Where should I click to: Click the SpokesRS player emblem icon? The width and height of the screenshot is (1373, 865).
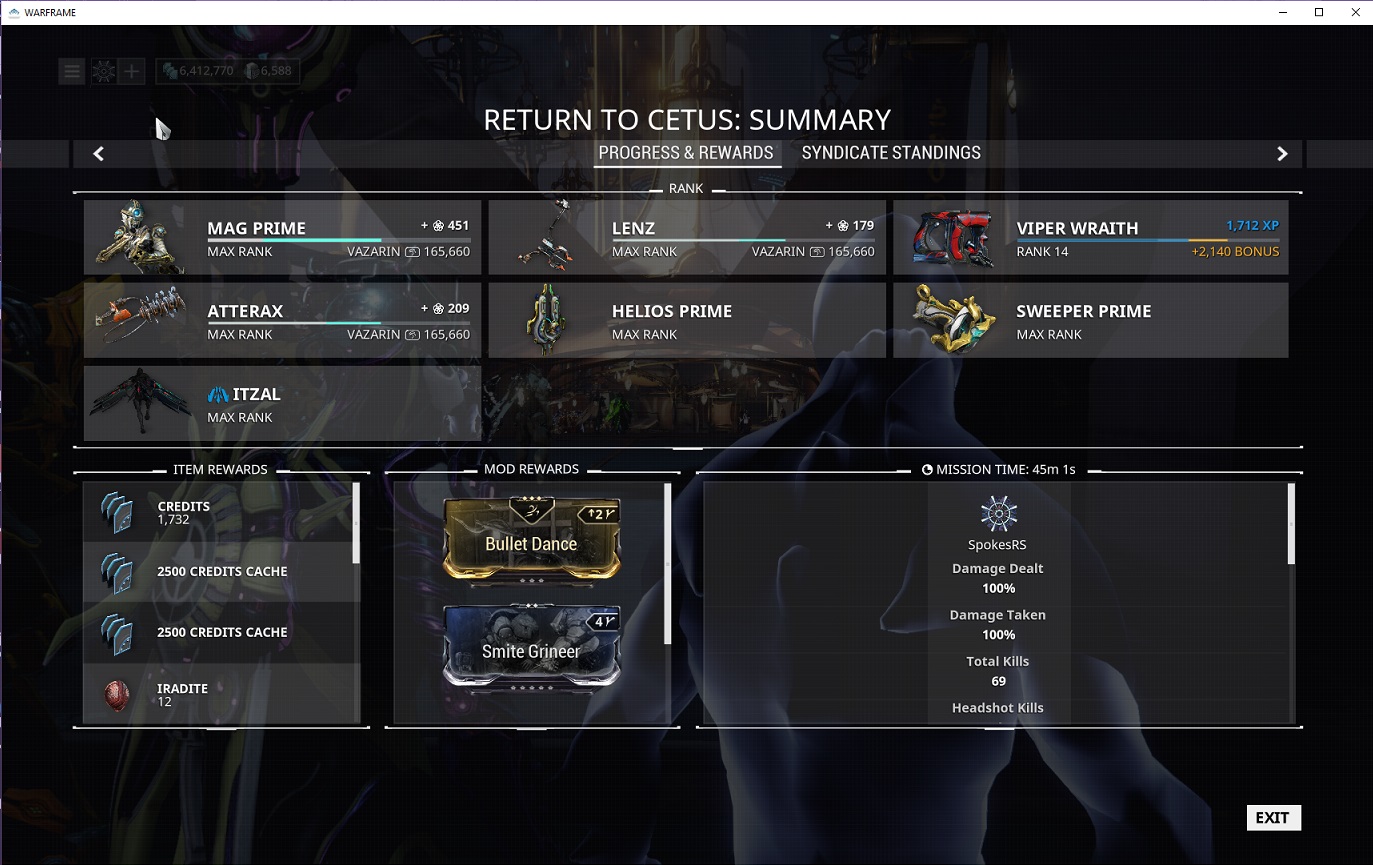coord(998,514)
